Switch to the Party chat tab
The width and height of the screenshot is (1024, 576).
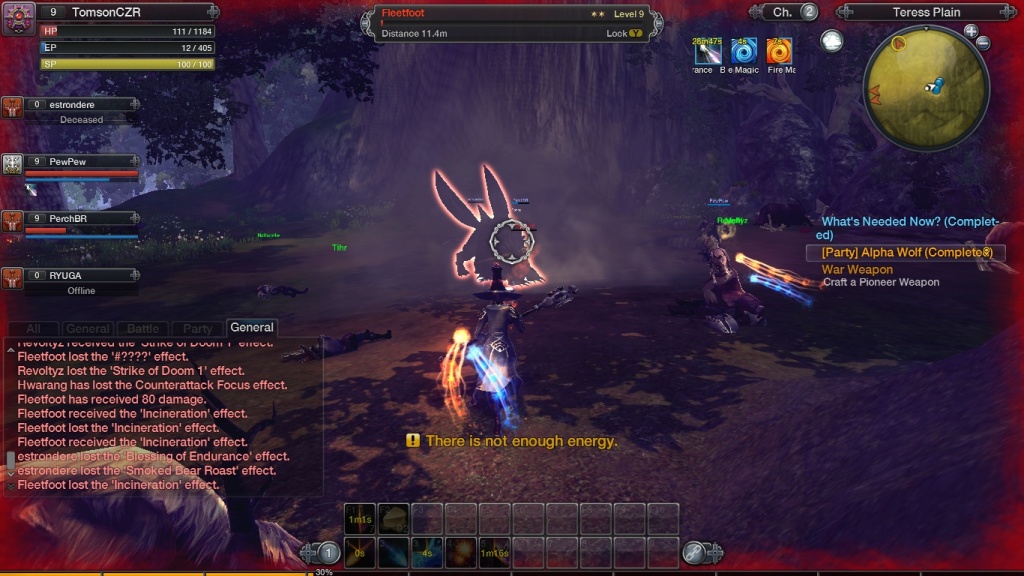coord(197,328)
